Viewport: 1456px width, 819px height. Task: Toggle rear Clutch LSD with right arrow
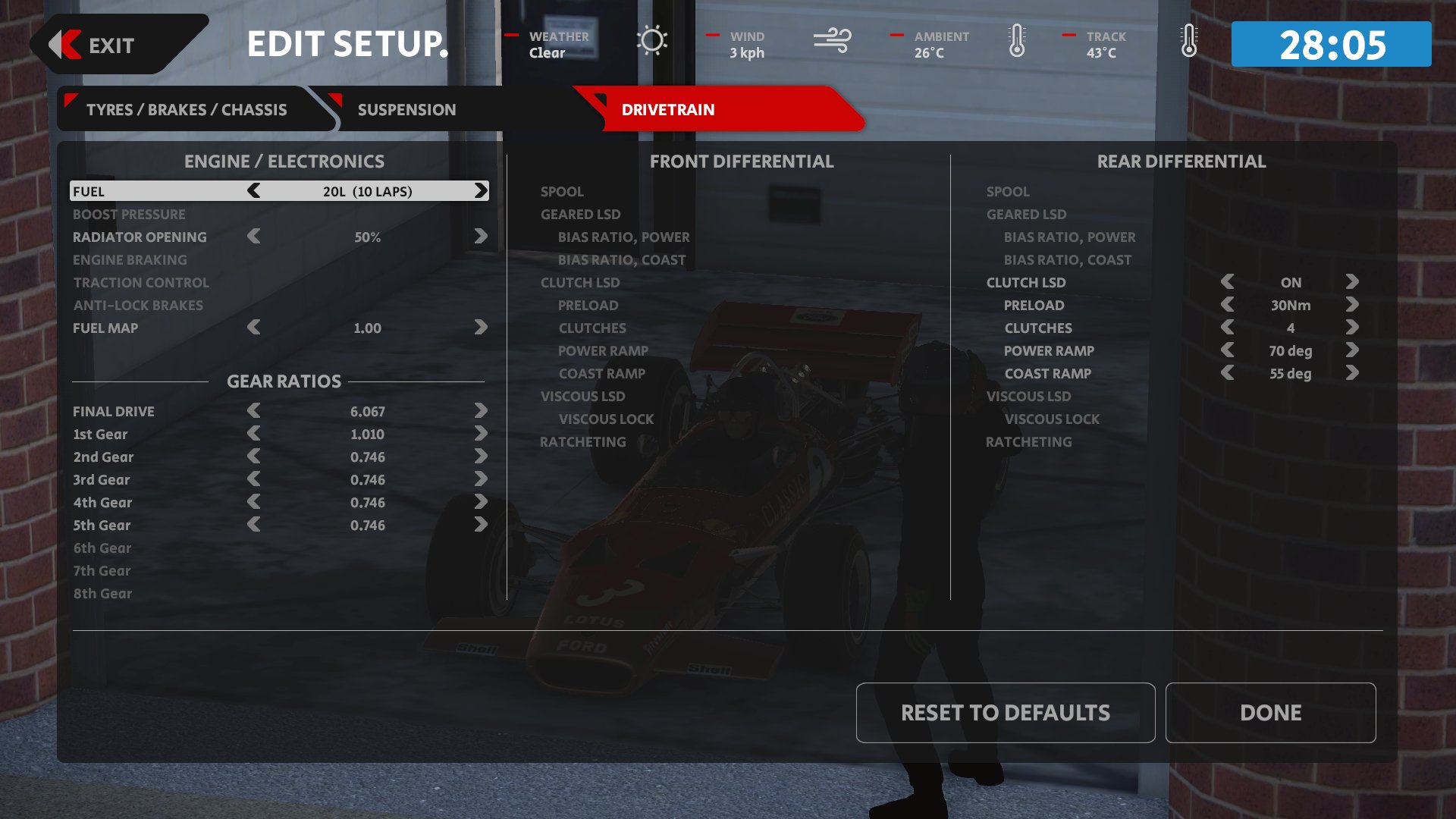(x=1352, y=282)
